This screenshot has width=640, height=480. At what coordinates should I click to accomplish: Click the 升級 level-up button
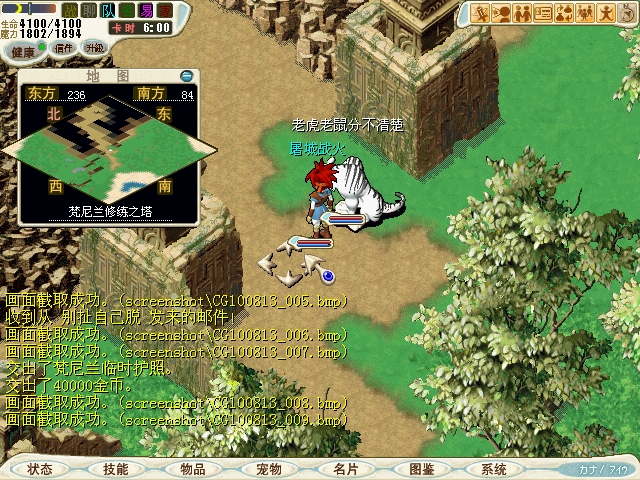pyautogui.click(x=94, y=47)
